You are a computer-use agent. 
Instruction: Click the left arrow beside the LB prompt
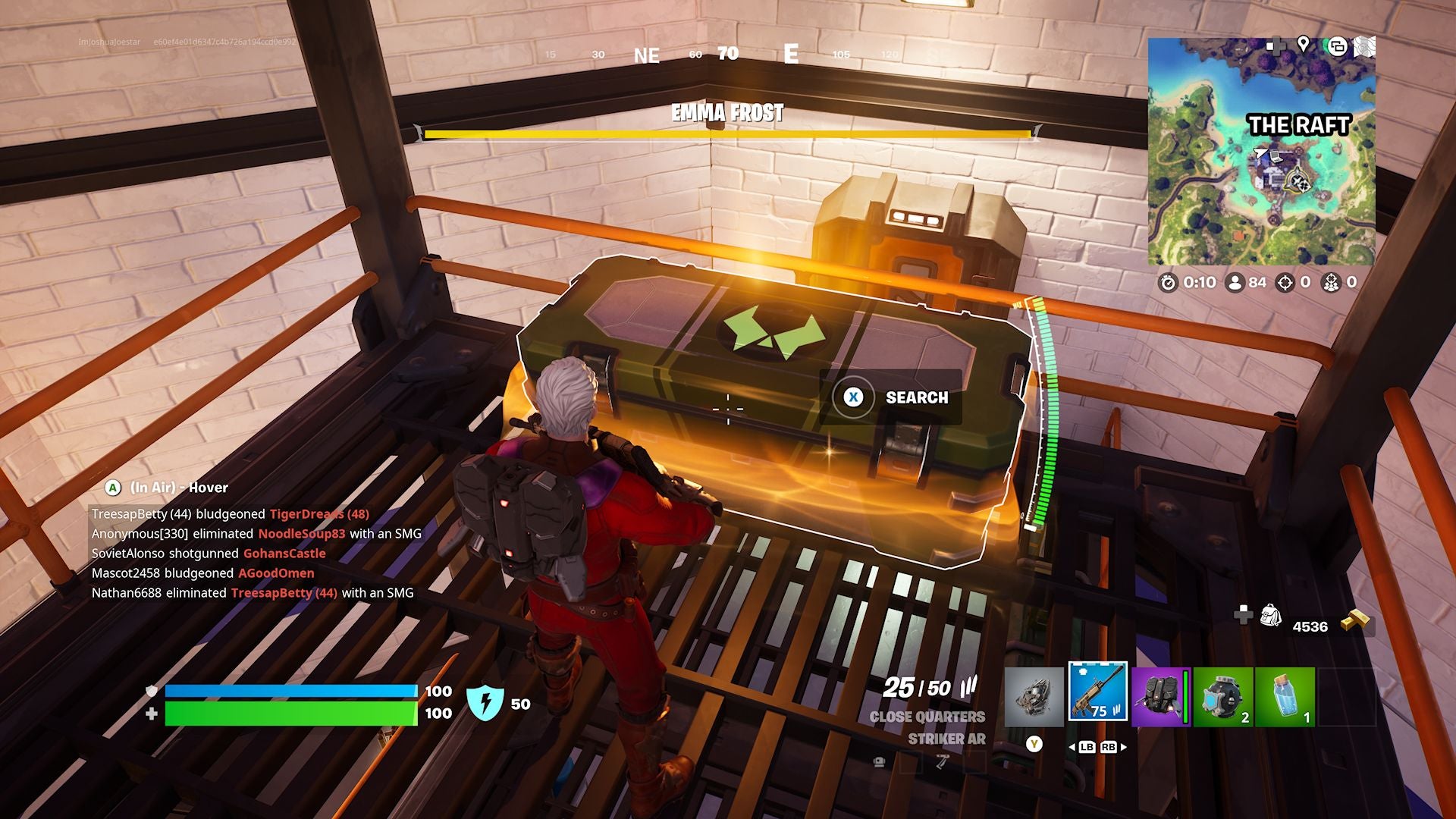[1072, 748]
